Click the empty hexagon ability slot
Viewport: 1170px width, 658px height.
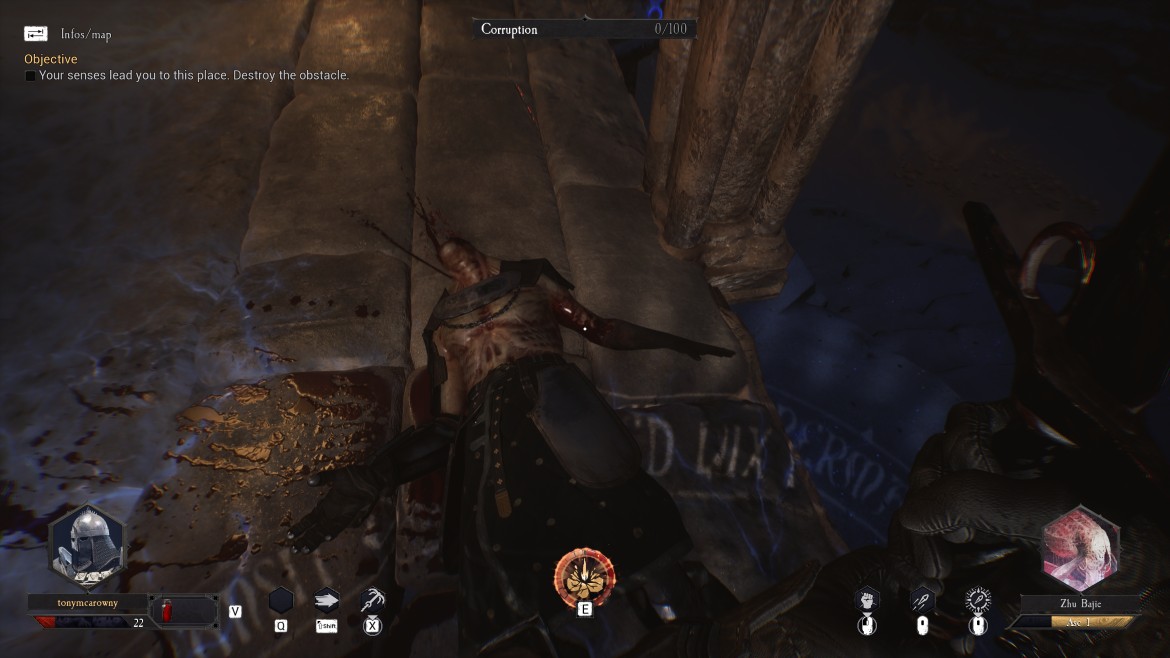(x=281, y=600)
